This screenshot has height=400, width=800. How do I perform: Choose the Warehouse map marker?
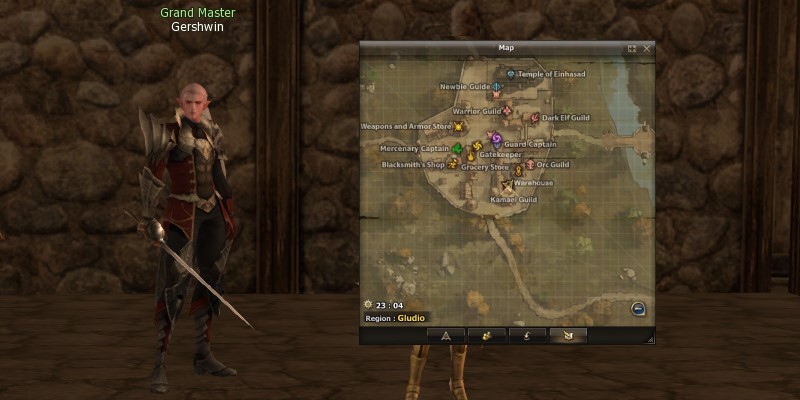pyautogui.click(x=519, y=172)
